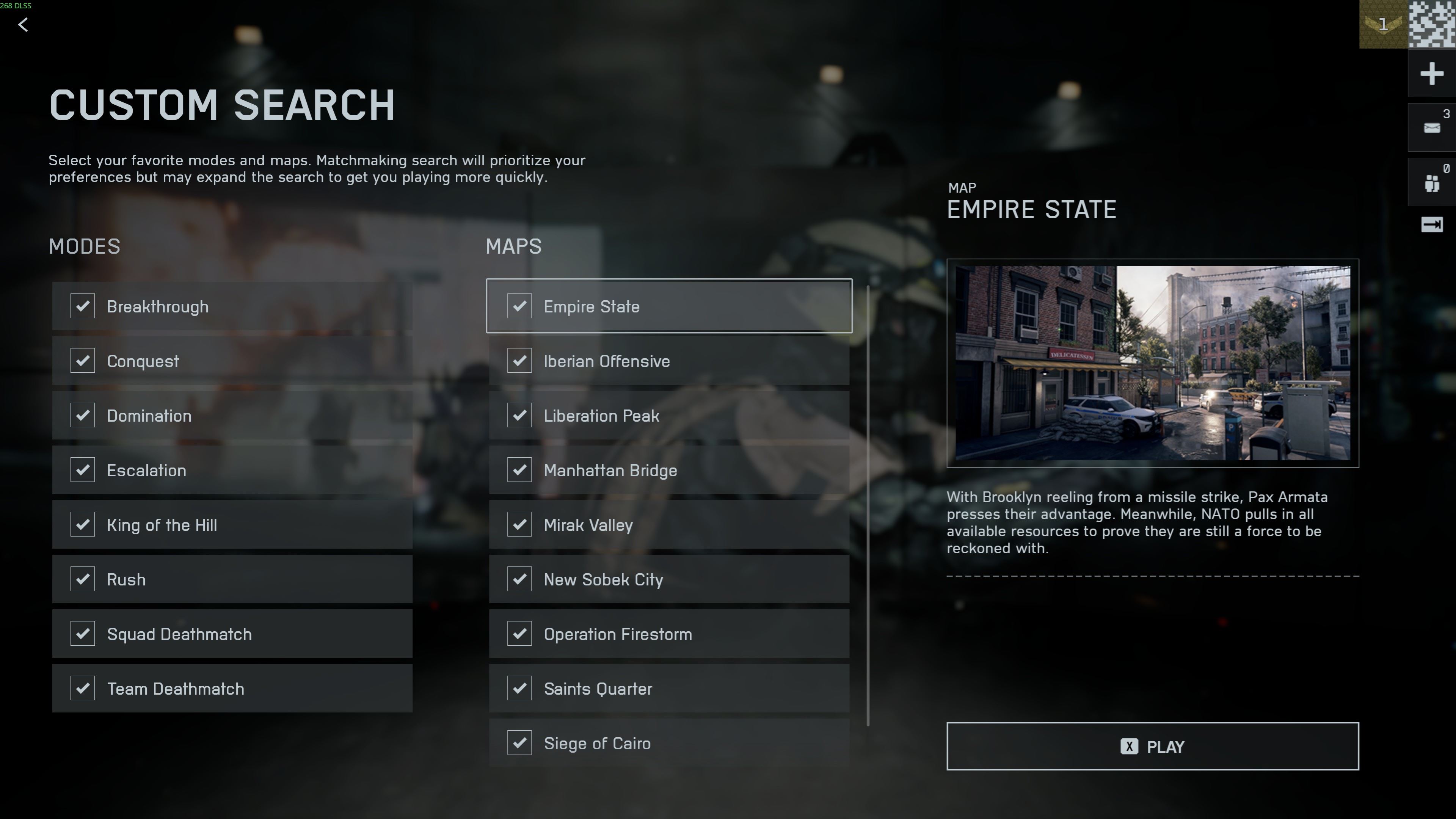Screen dimensions: 1456x819
Task: Toggle the Liberation Peak map
Action: coord(519,416)
